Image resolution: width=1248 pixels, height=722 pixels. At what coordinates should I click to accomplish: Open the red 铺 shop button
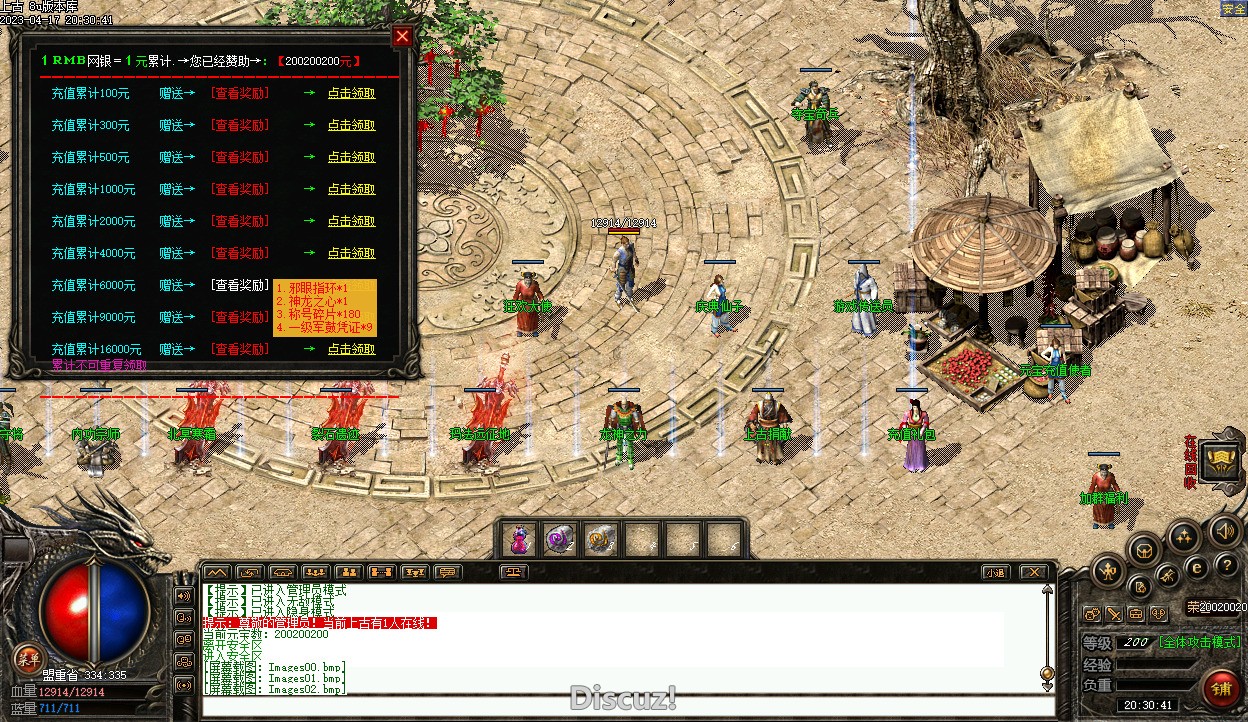pos(1220,690)
